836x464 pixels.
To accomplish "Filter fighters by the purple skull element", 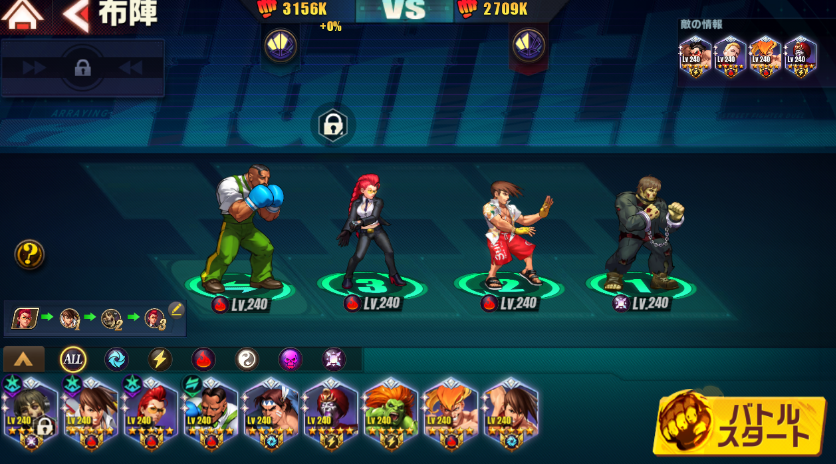I will tap(290, 359).
